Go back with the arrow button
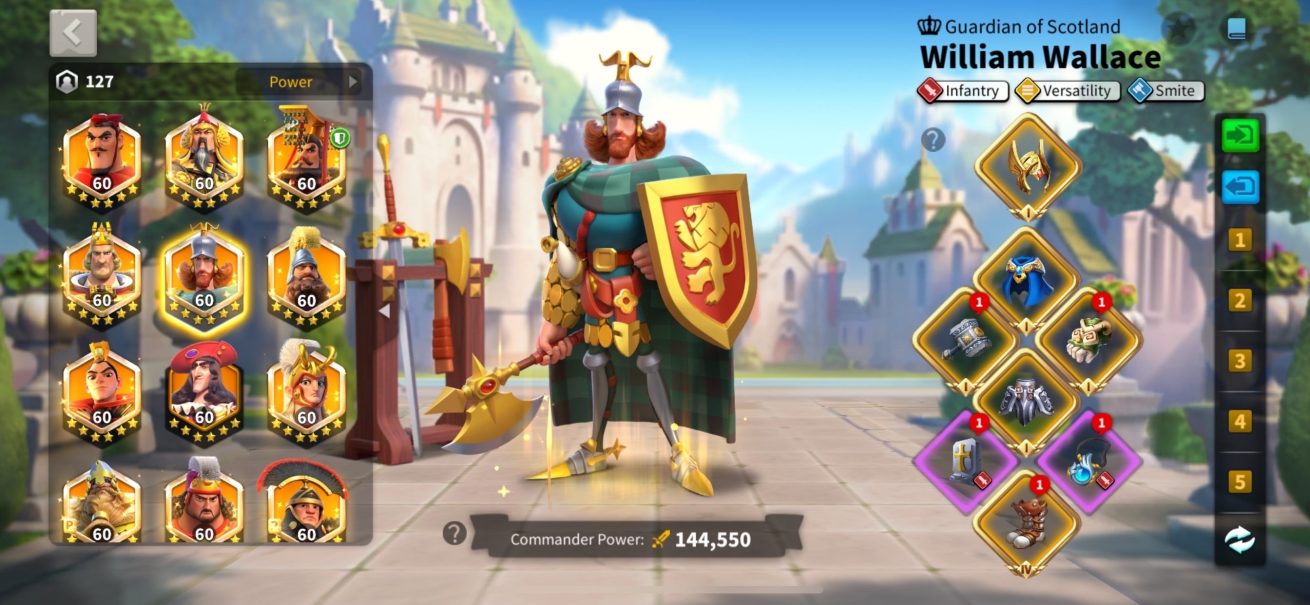Image resolution: width=1310 pixels, height=605 pixels. click(73, 33)
